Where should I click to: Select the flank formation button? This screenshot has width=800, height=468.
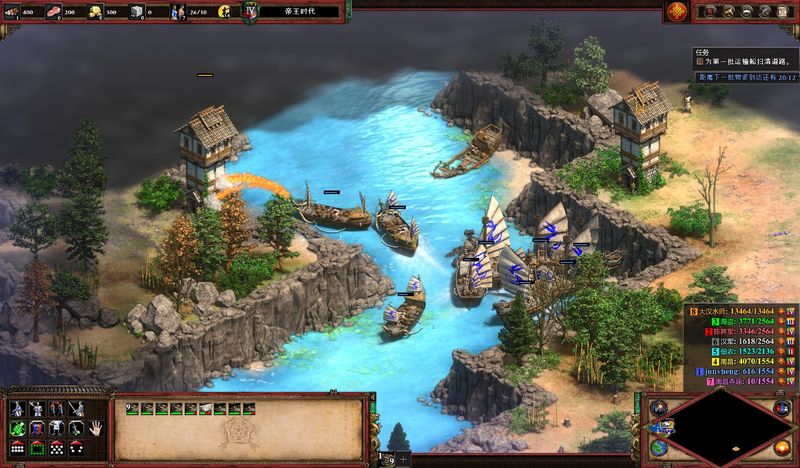click(77, 447)
